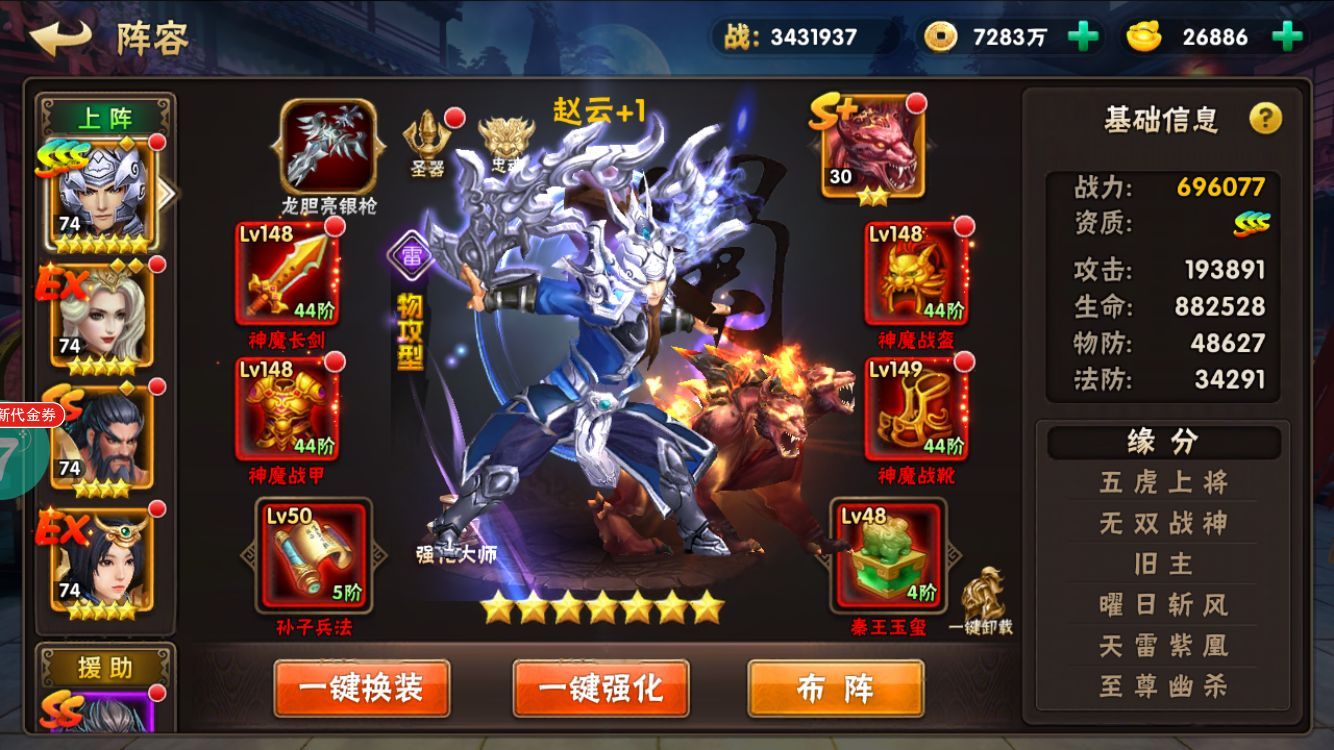Switch to the 上阵 tab

click(106, 115)
